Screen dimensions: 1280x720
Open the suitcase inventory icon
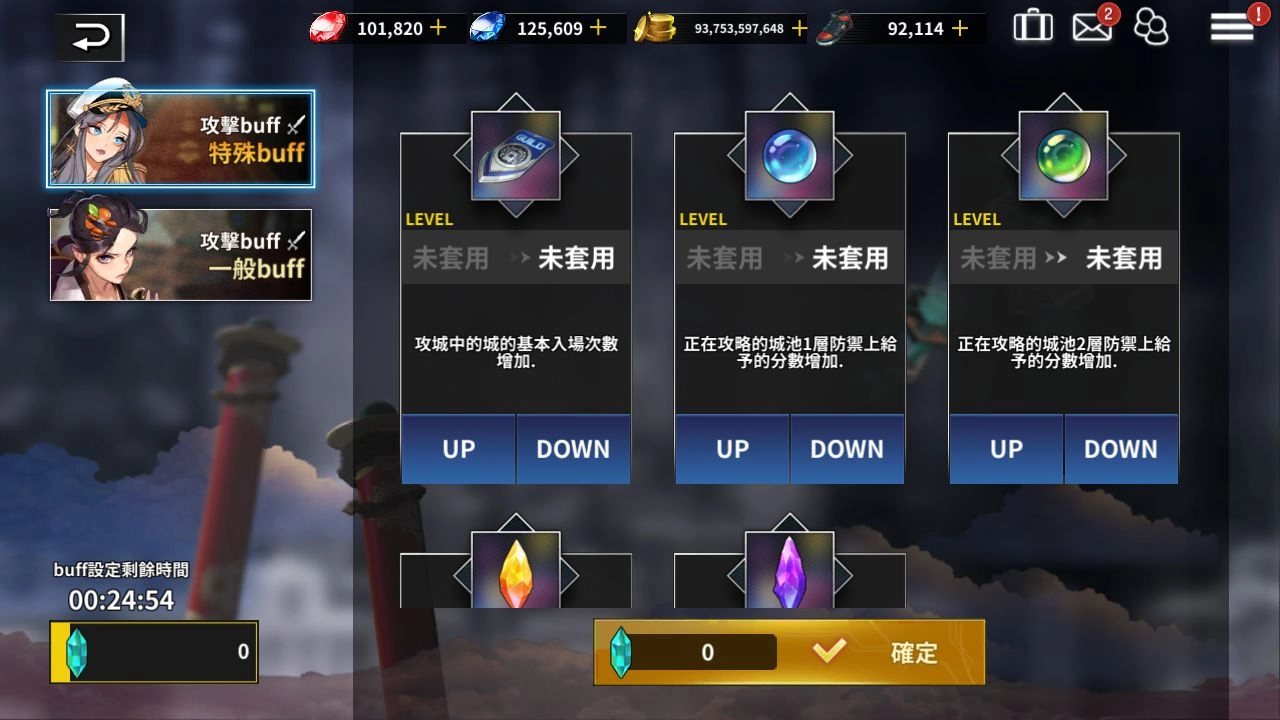[1033, 27]
